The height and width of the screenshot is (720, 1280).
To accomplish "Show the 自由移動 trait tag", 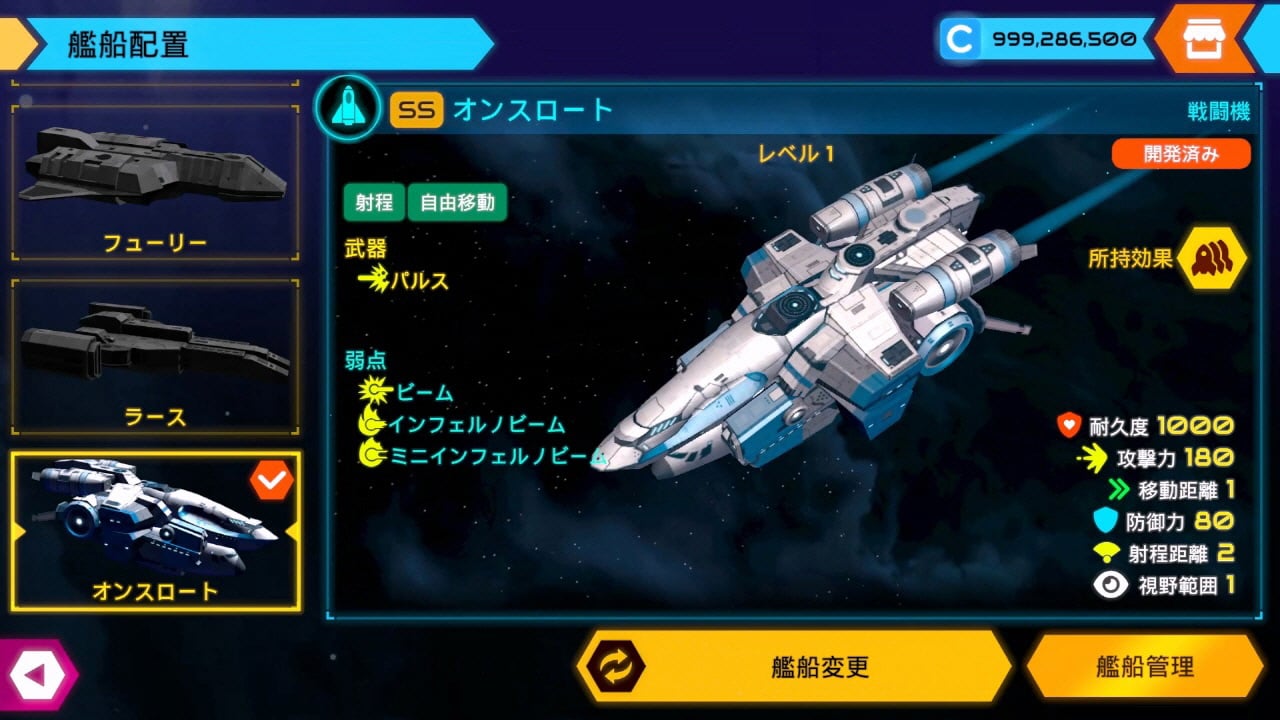I will (457, 202).
